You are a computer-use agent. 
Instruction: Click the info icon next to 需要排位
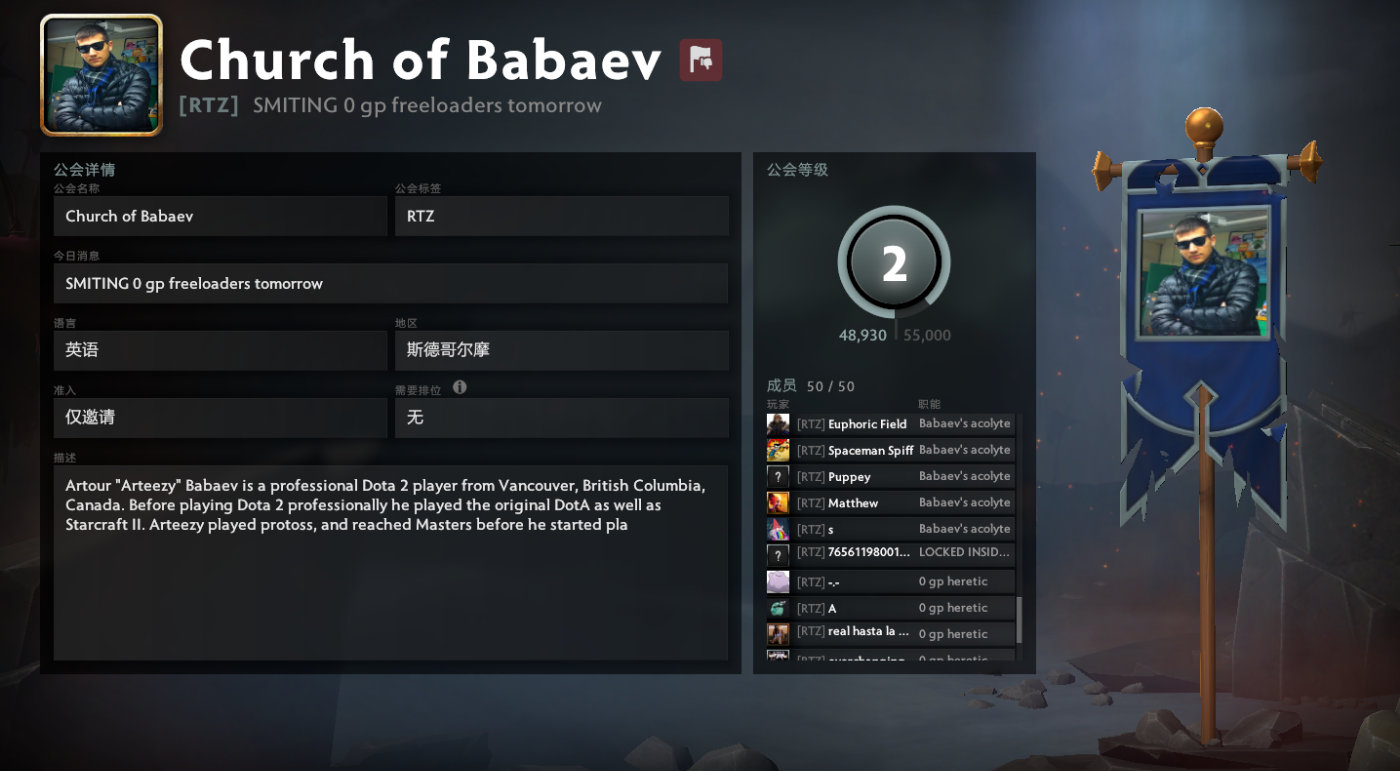pos(459,389)
